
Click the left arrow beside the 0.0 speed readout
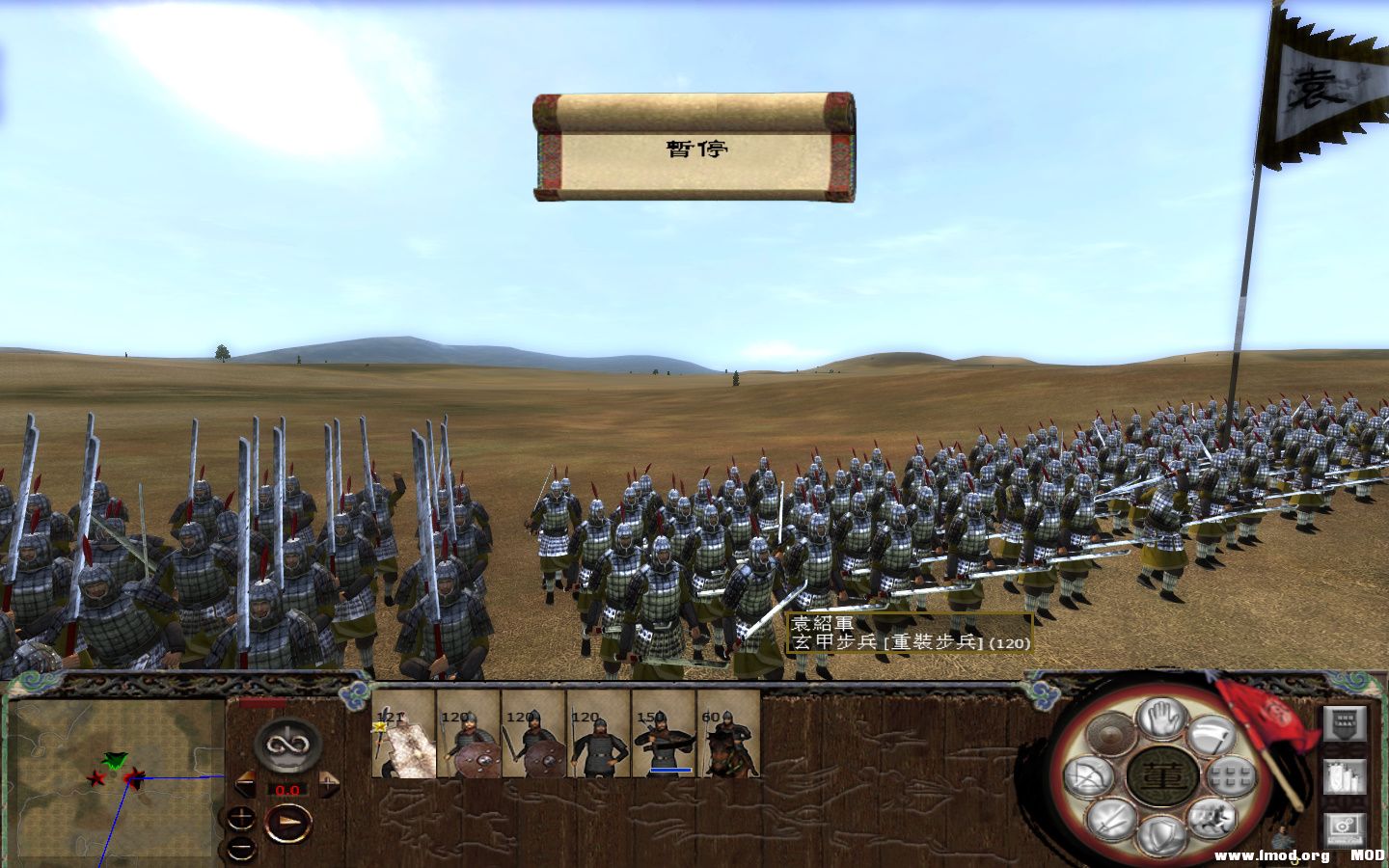(x=245, y=784)
